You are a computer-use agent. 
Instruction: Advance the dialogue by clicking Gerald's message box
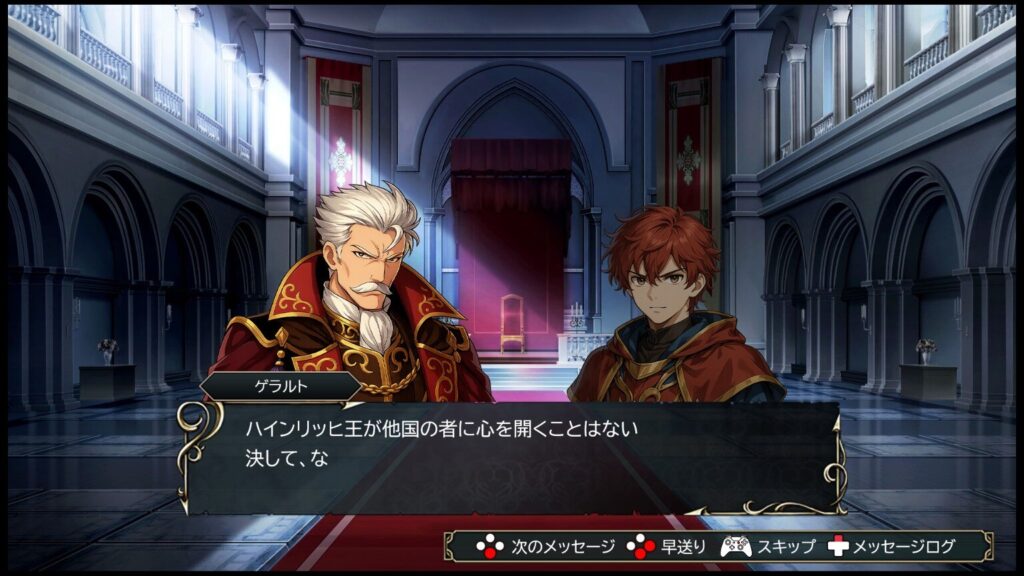pyautogui.click(x=510, y=455)
